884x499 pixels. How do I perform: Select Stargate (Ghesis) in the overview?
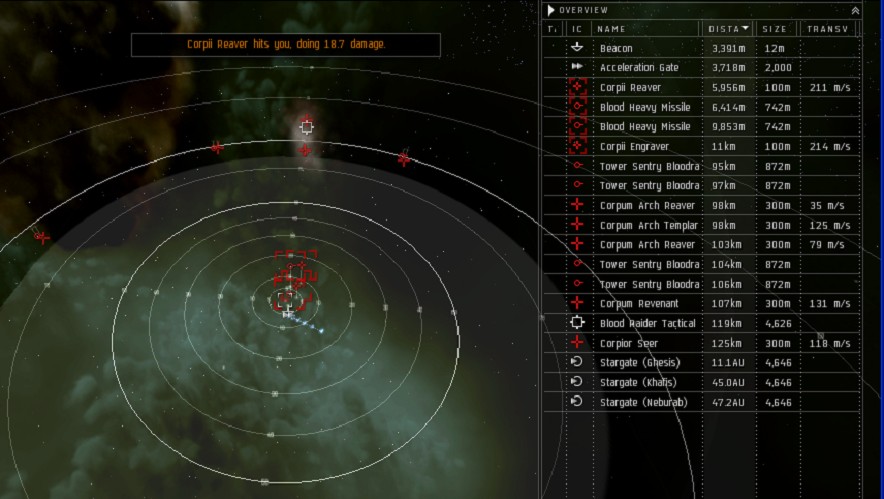click(x=639, y=362)
